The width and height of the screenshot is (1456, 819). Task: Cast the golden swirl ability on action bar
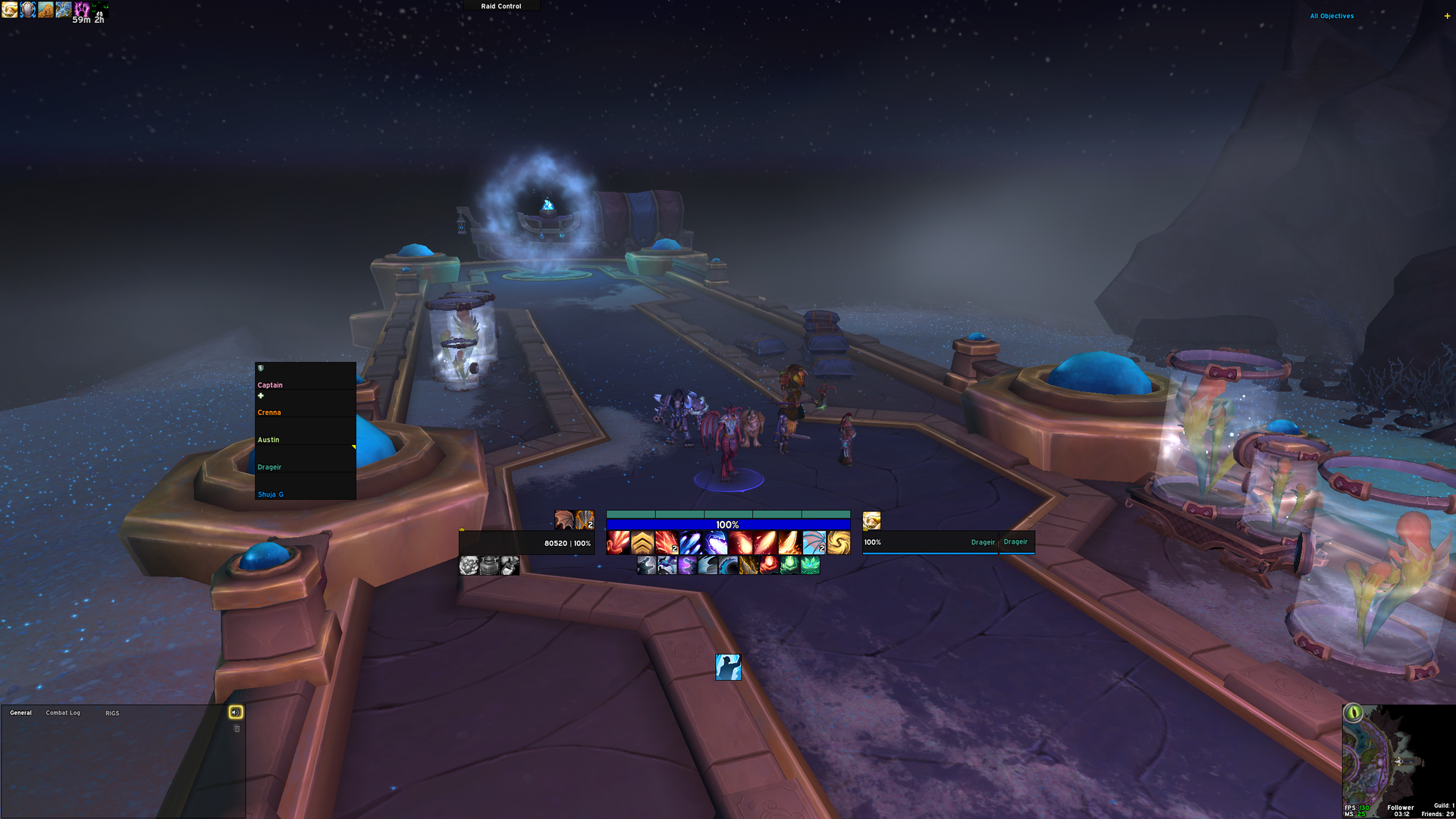[x=839, y=543]
